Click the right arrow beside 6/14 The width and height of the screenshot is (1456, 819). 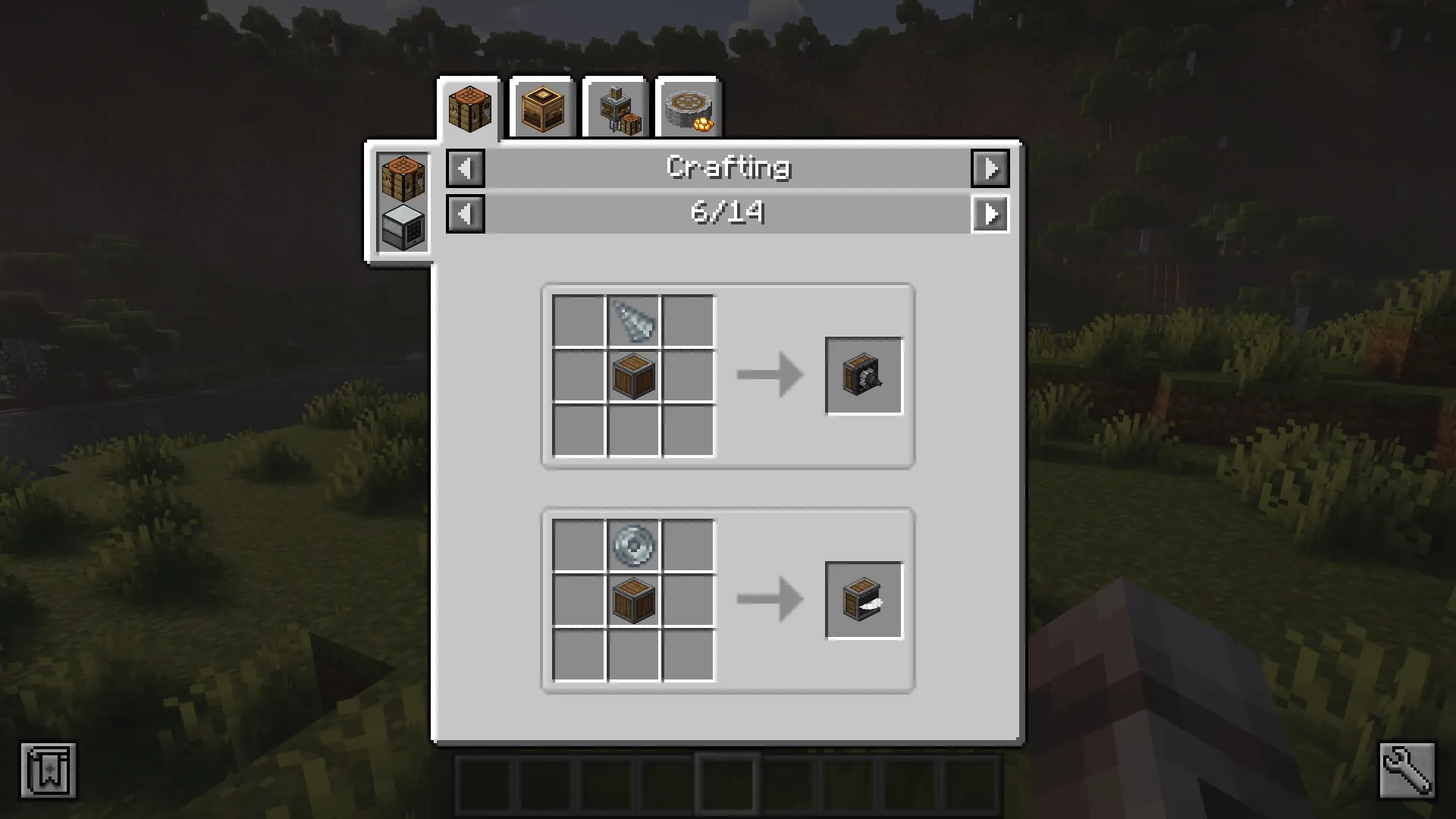pos(990,215)
